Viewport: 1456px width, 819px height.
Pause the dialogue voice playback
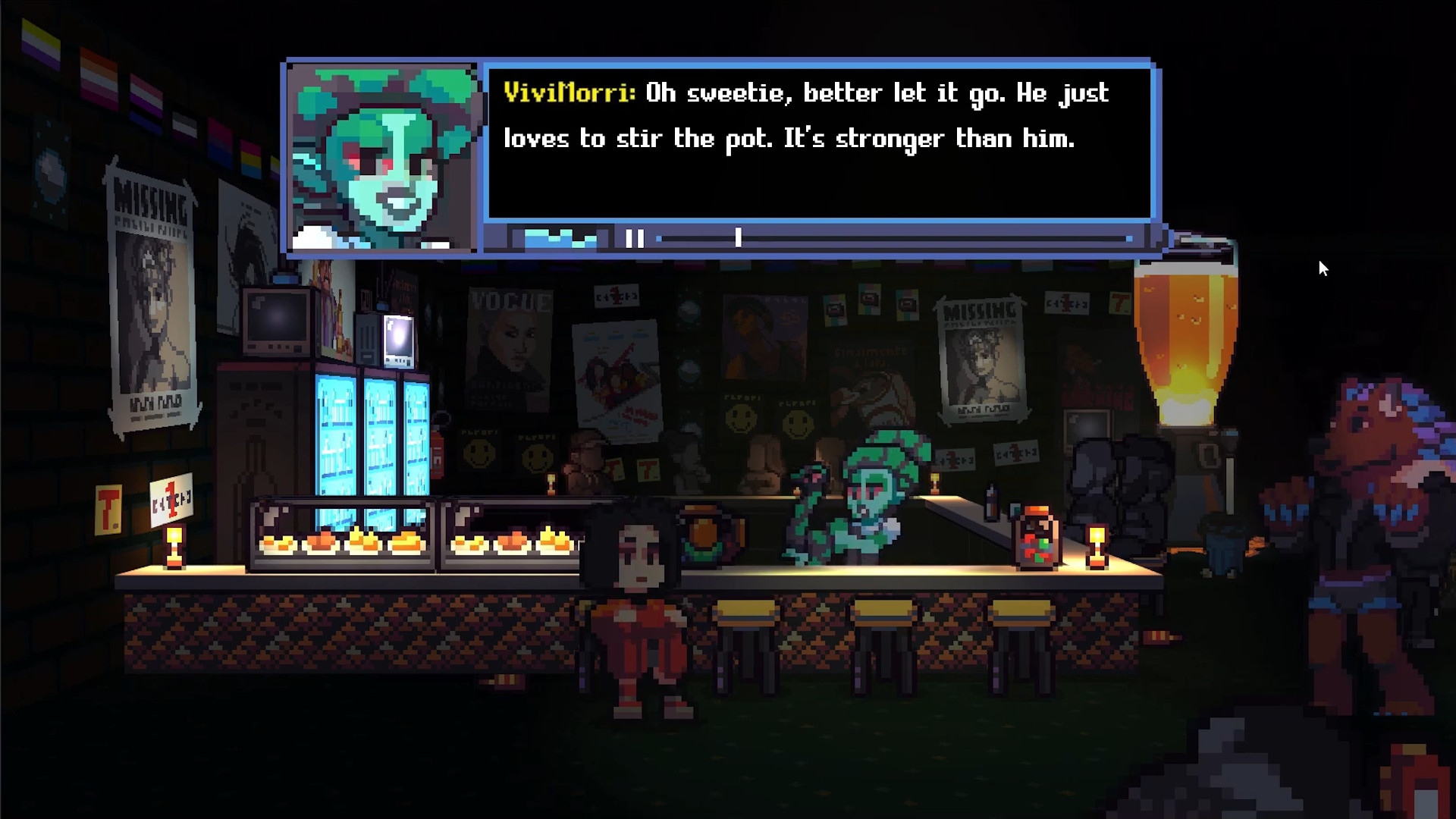pos(635,239)
